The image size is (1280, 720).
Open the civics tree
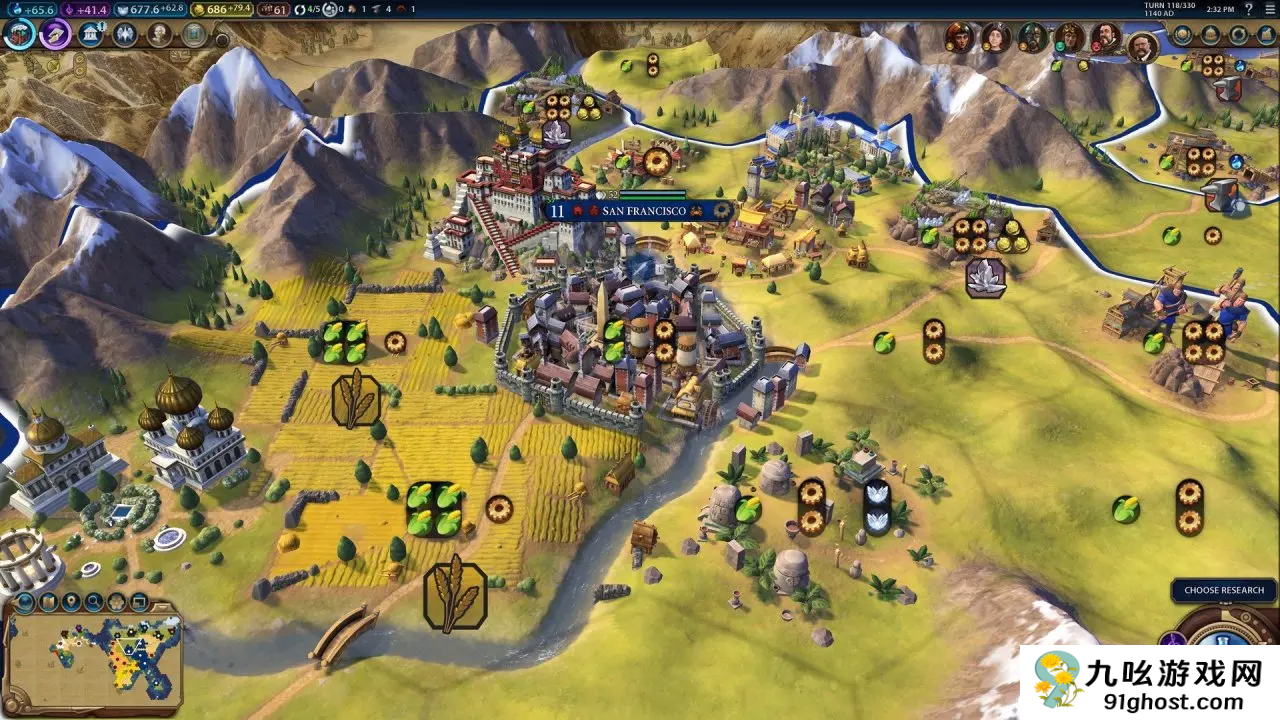(x=54, y=34)
